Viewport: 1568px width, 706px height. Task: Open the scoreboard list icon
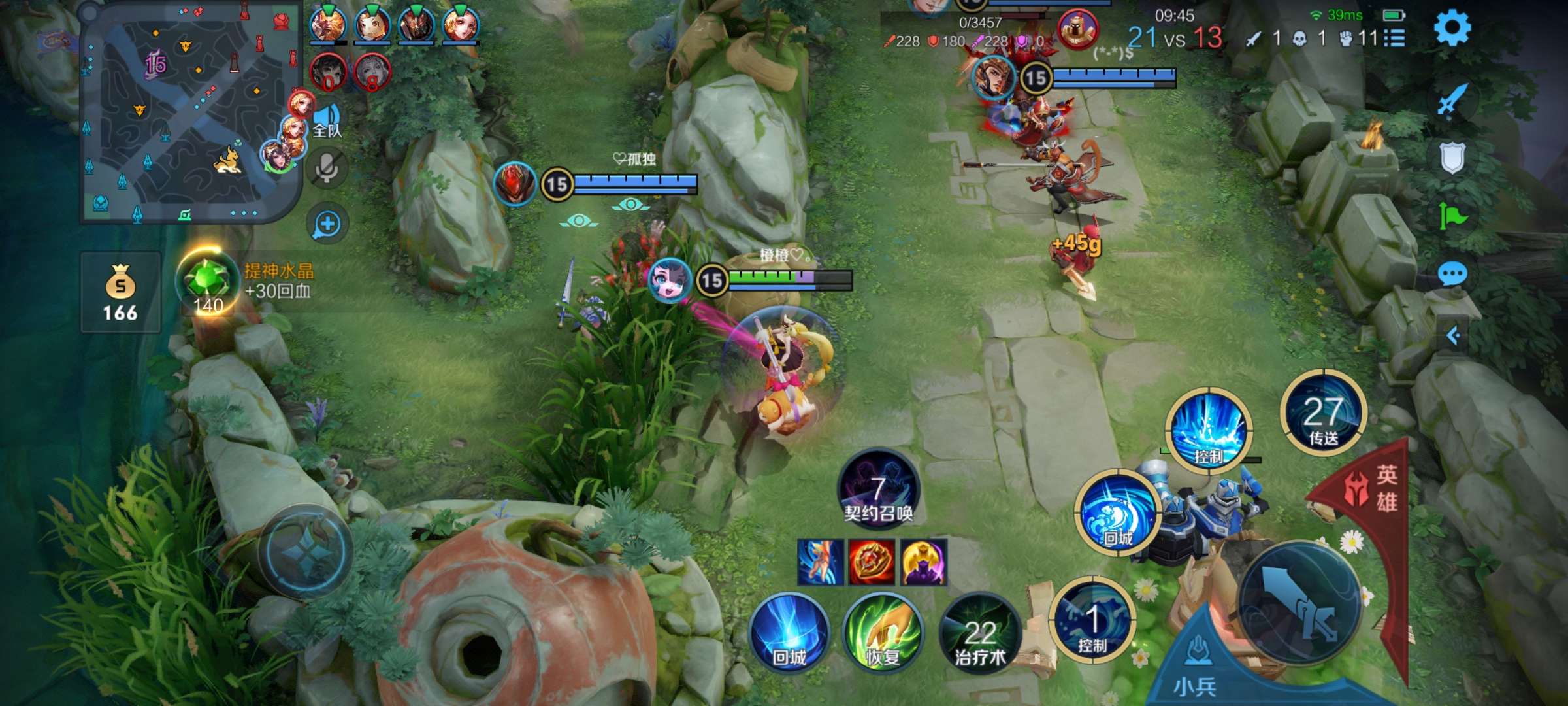(1394, 39)
